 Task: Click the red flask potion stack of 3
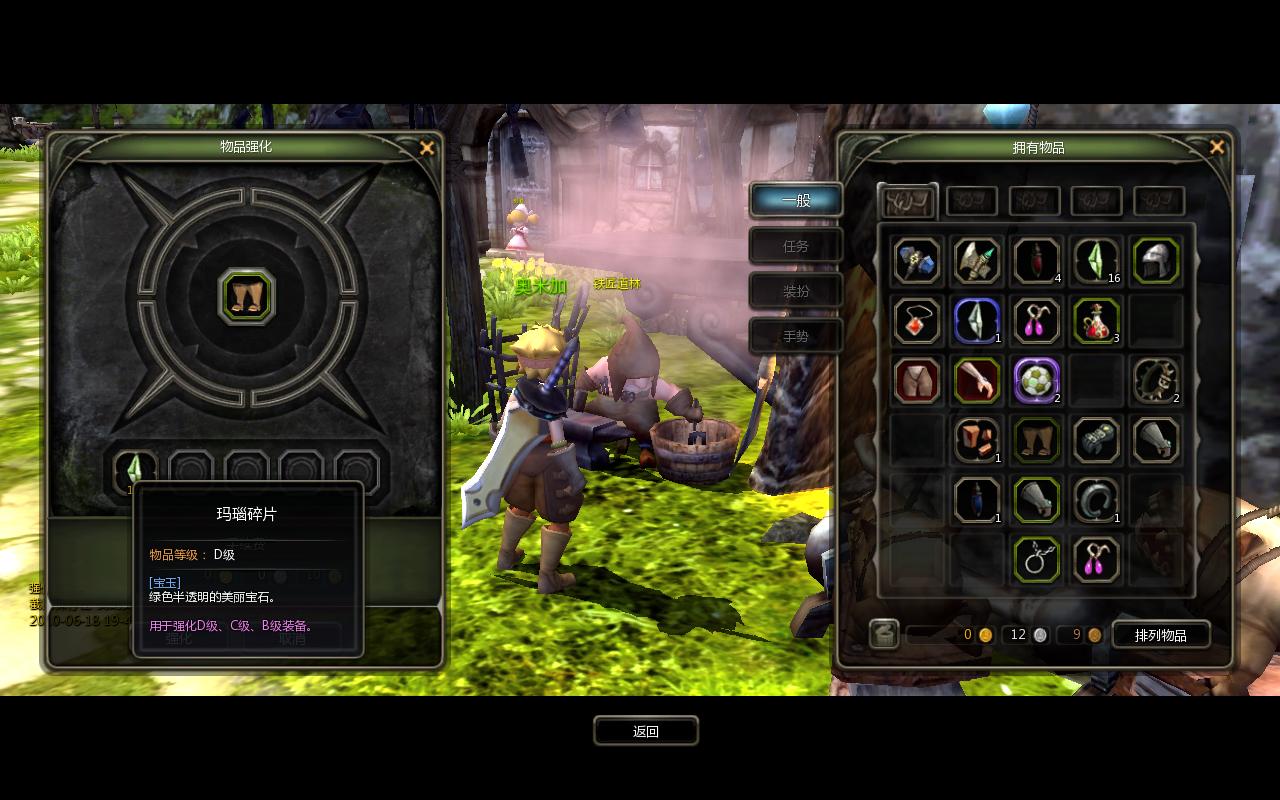[x=1096, y=321]
